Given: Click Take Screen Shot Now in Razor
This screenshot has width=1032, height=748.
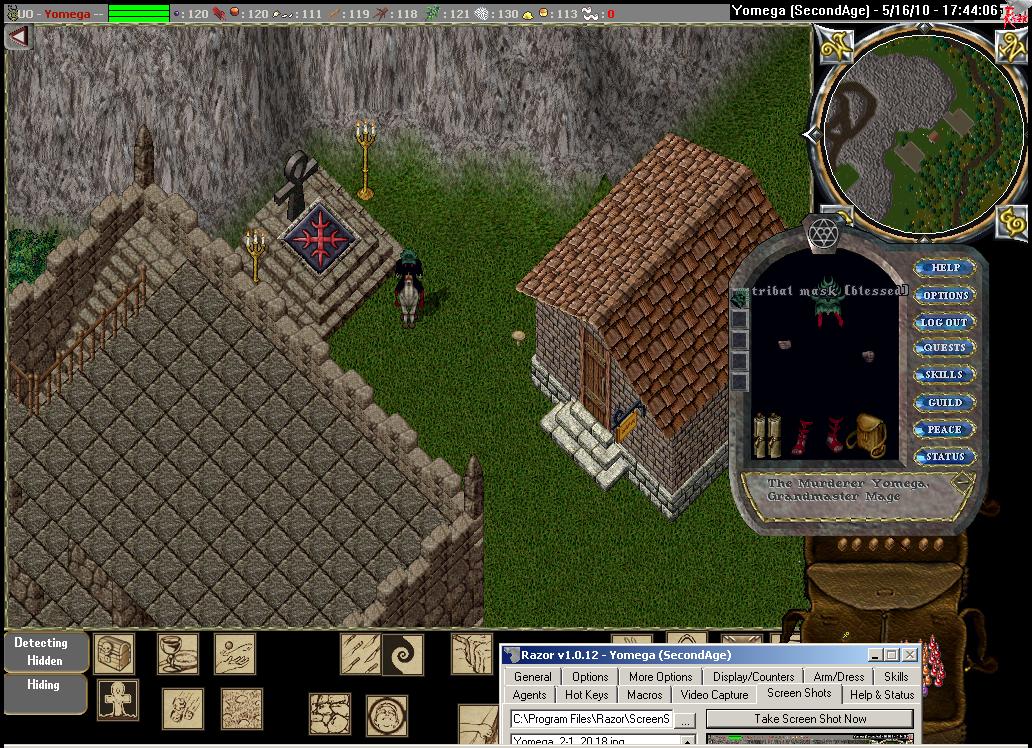Looking at the screenshot, I should 809,719.
